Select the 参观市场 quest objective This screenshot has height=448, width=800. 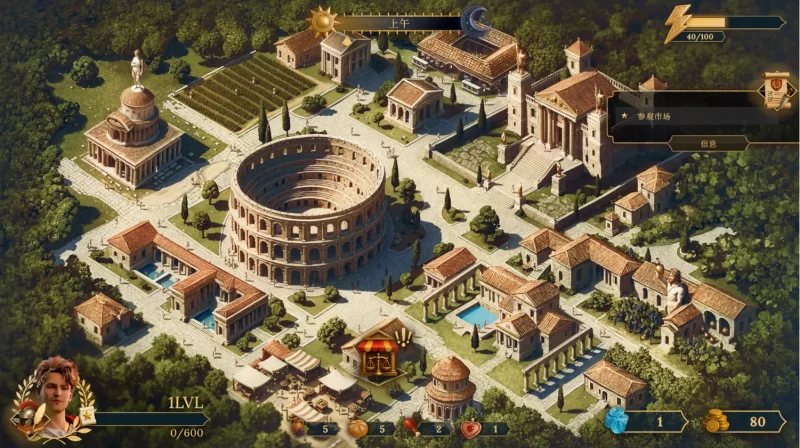click(x=658, y=116)
